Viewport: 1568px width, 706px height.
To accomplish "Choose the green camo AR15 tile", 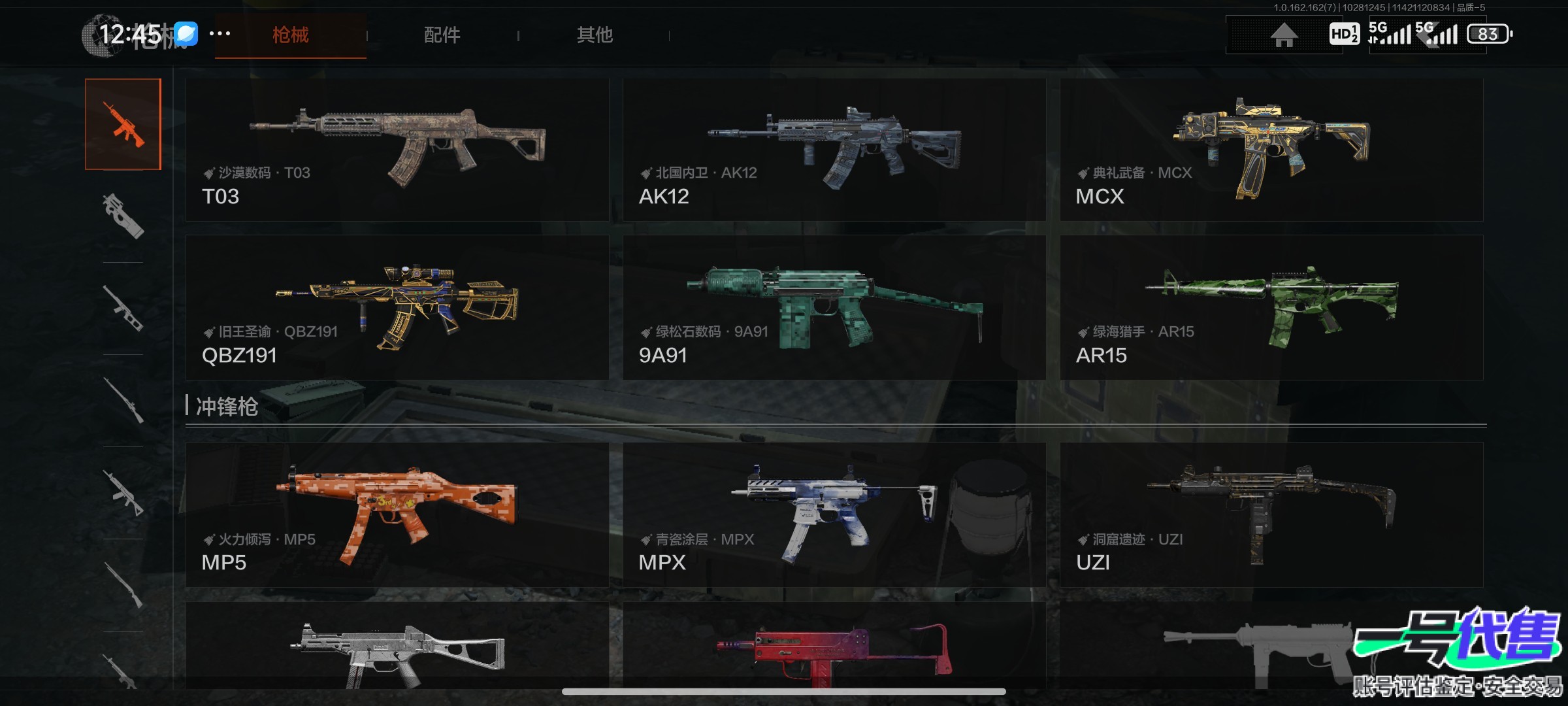I will coord(1271,307).
